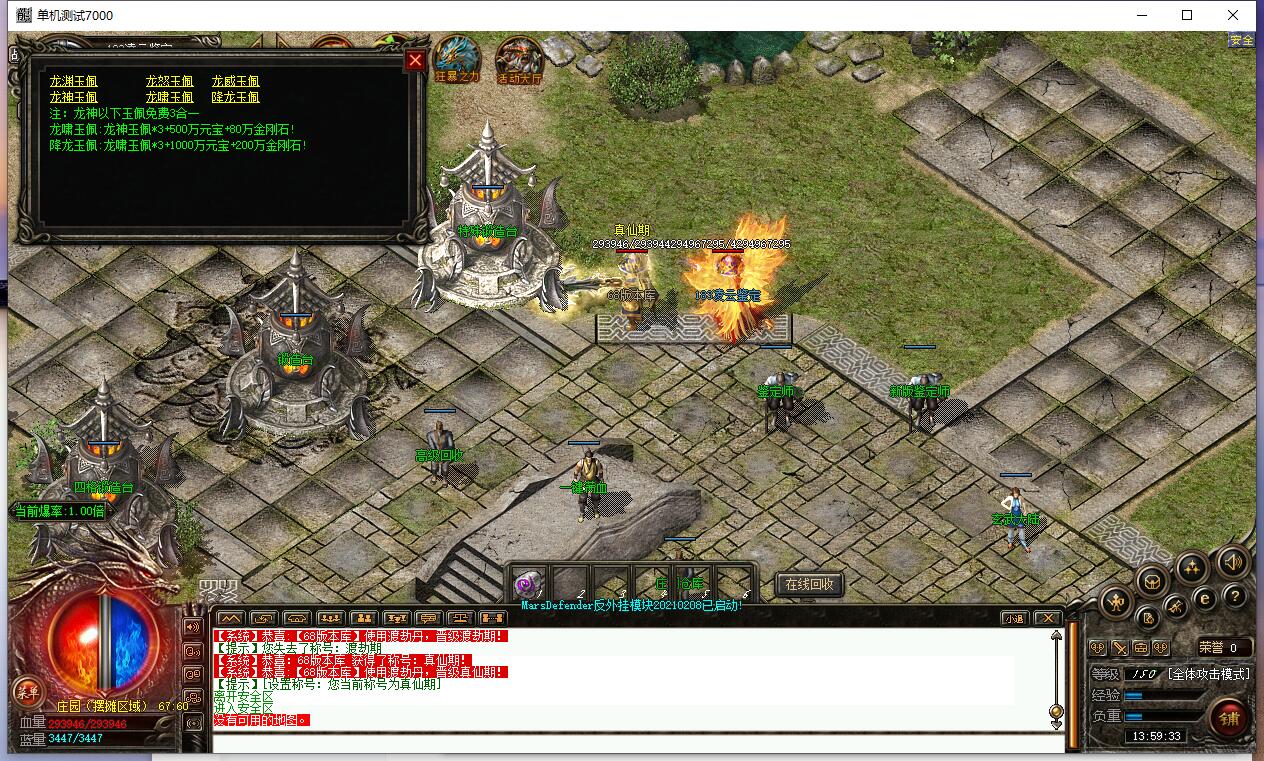Toggle the speaker sound button
This screenshot has height=761, width=1264.
click(1233, 564)
